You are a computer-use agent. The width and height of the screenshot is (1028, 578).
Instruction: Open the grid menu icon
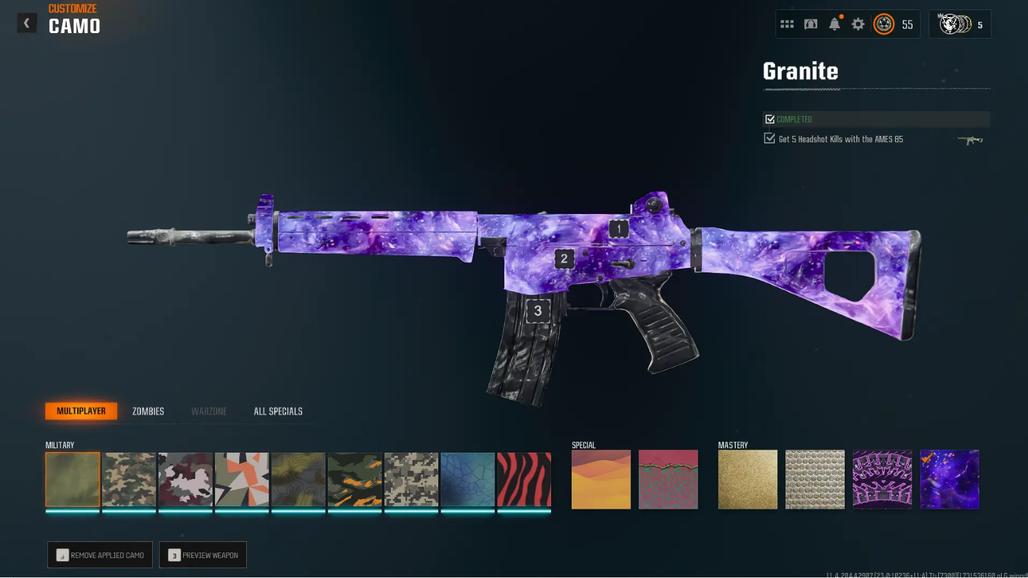pos(787,24)
